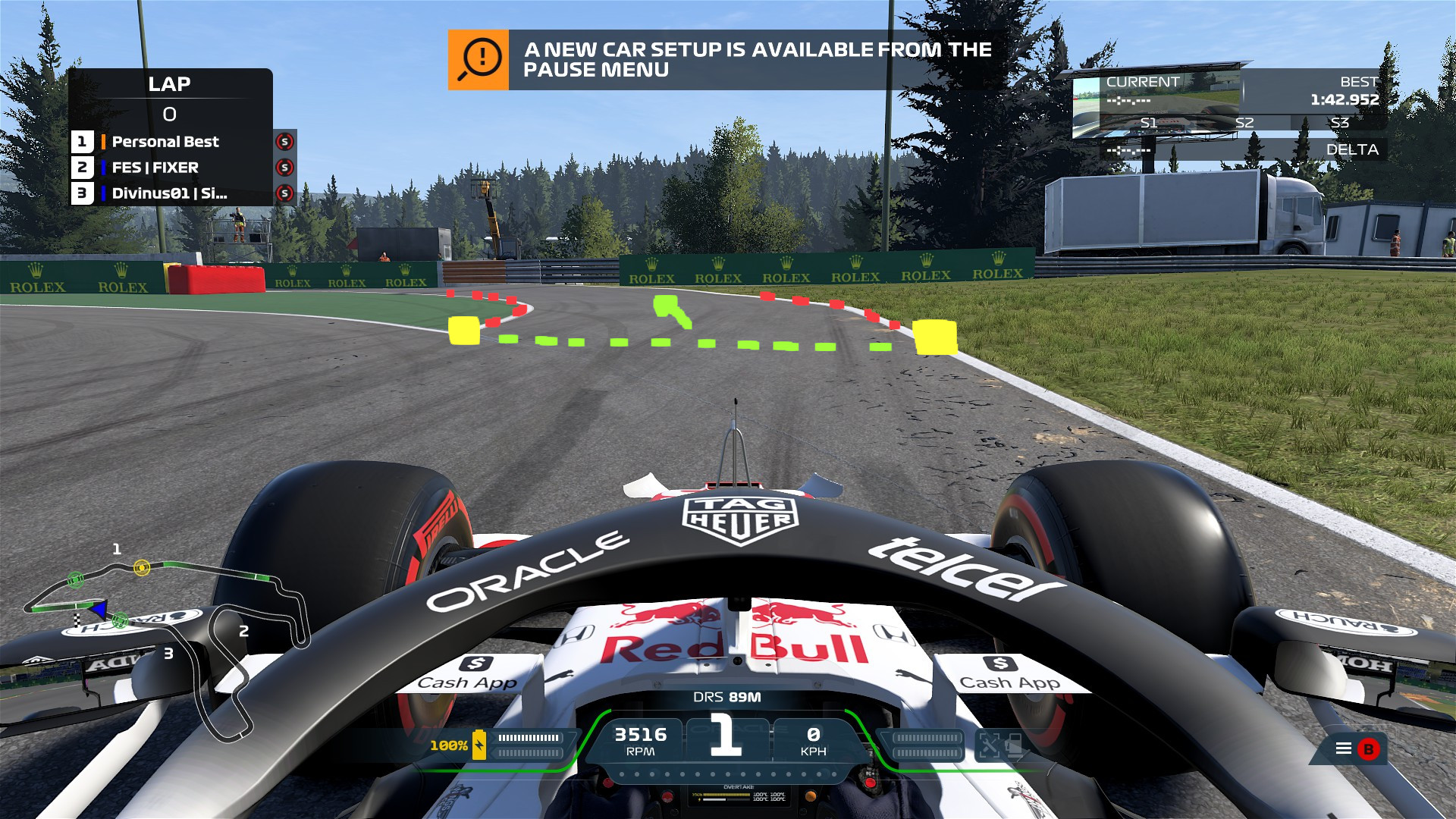Click the orange alert magnifier icon

479,60
